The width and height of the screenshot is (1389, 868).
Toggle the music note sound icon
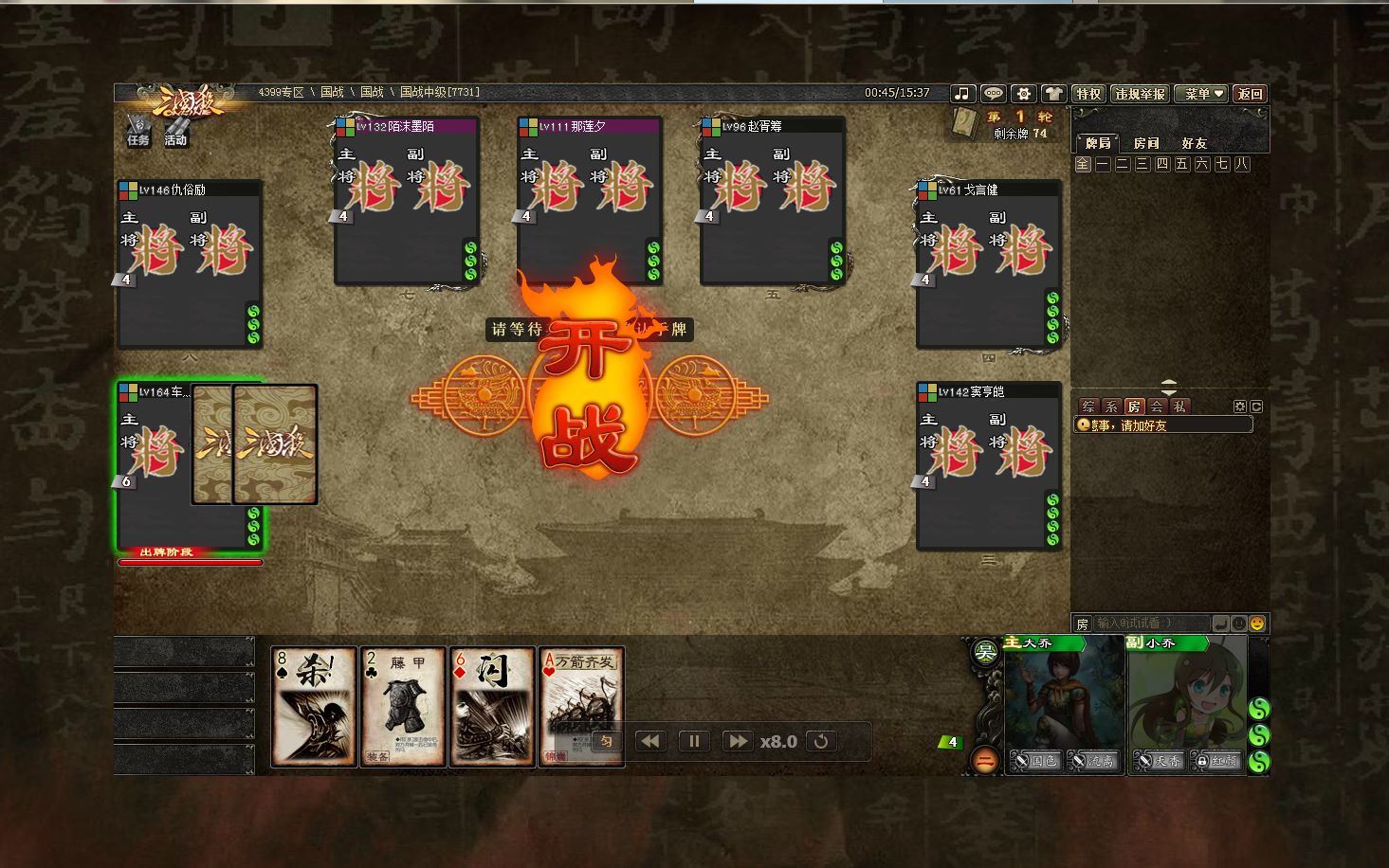(x=962, y=94)
